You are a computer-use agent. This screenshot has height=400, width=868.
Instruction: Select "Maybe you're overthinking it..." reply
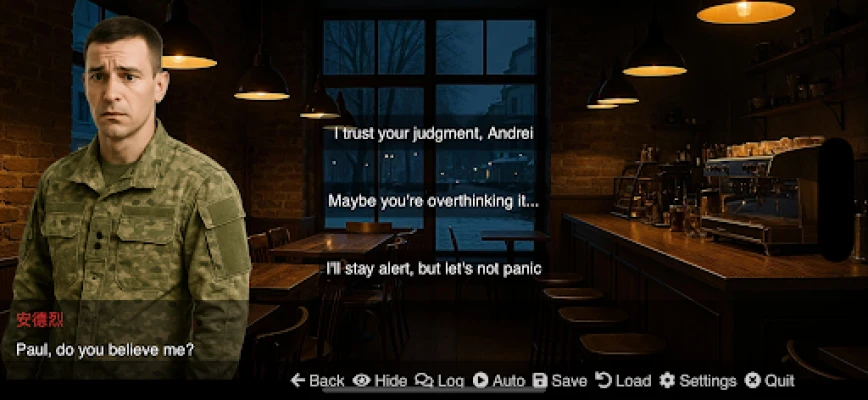click(434, 201)
